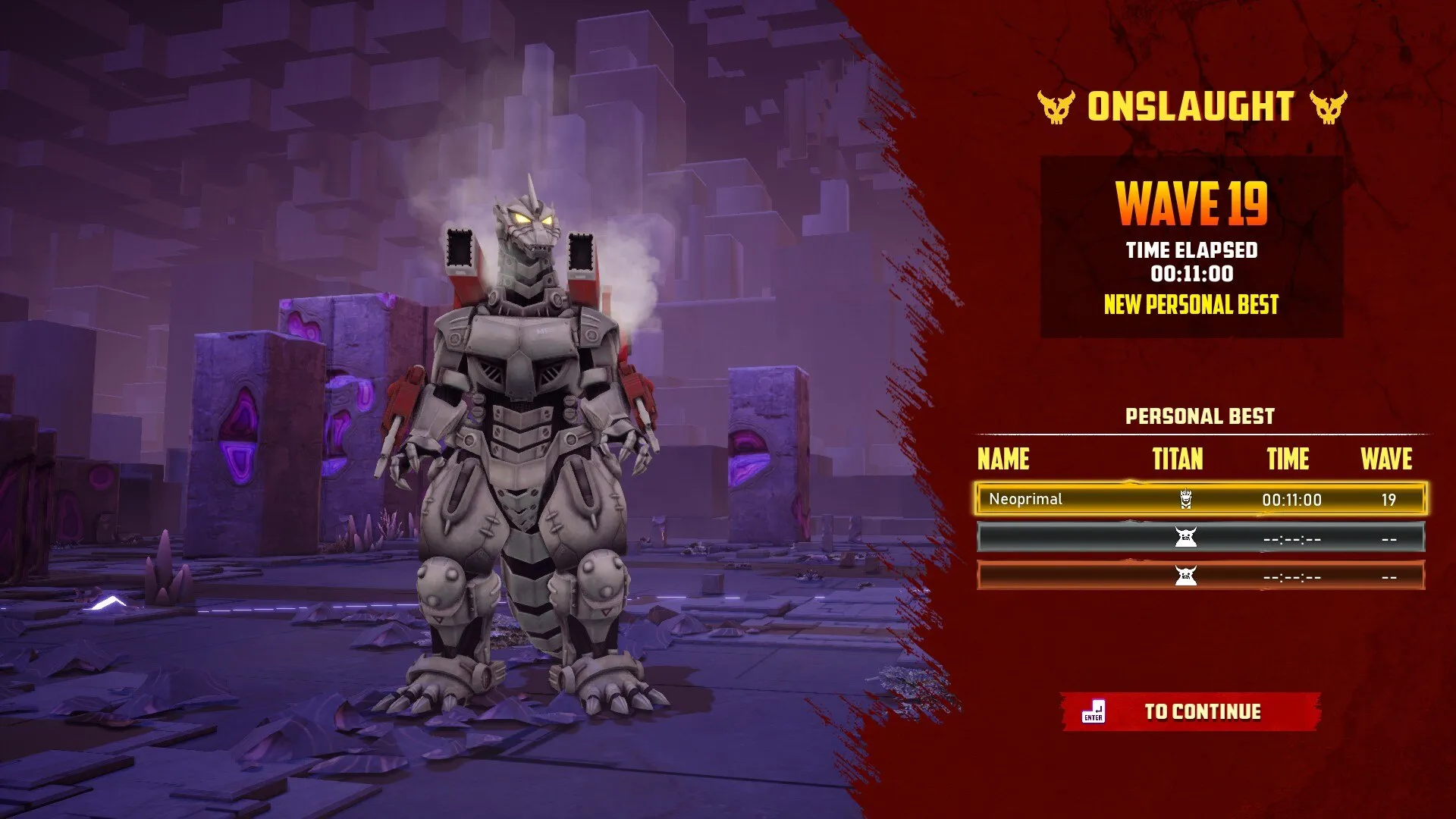
Task: Select the Neoprimal personal best row
Action: click(1200, 499)
